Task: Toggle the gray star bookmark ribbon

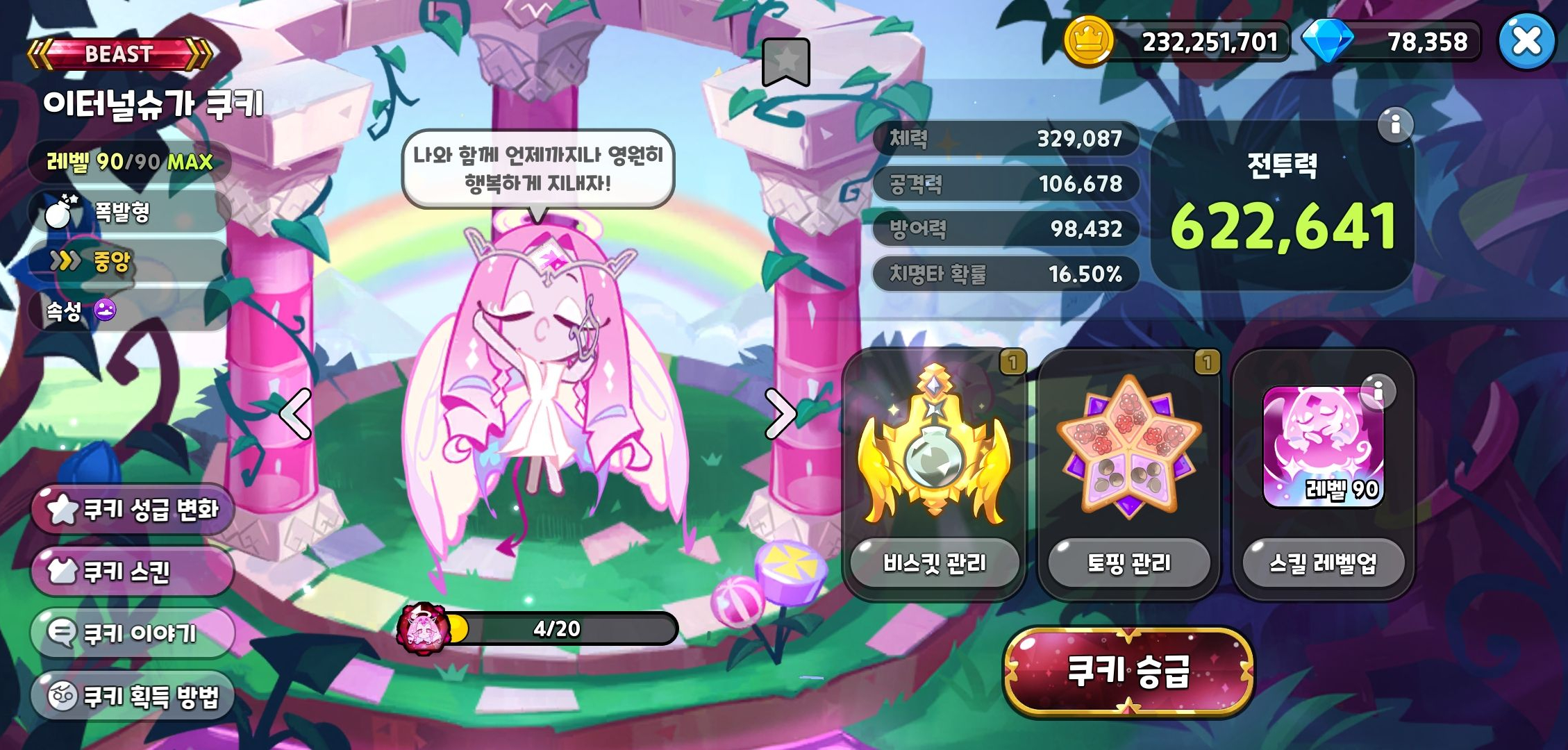Action: click(785, 62)
